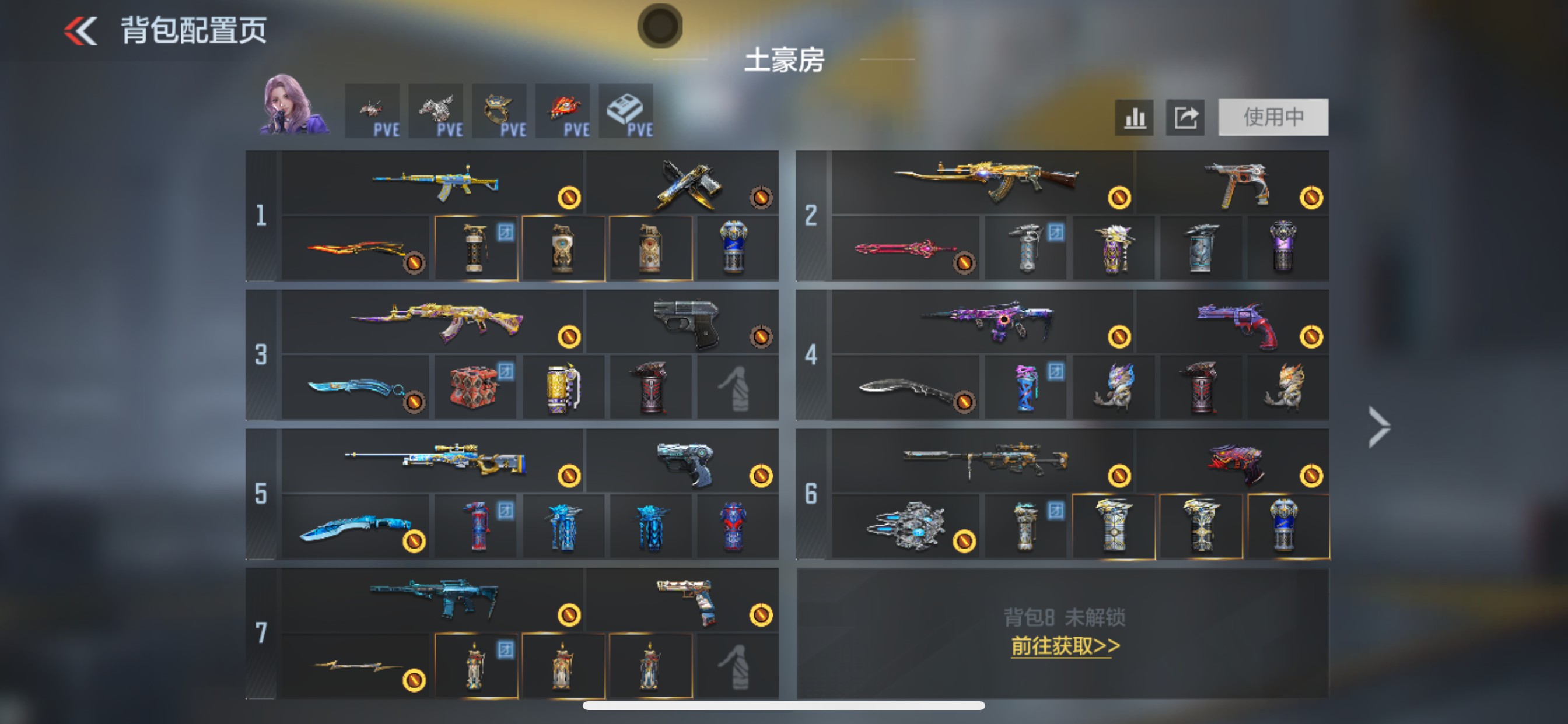Tap the bottom home indicator bar
This screenshot has height=724, width=1568.
pos(784,707)
